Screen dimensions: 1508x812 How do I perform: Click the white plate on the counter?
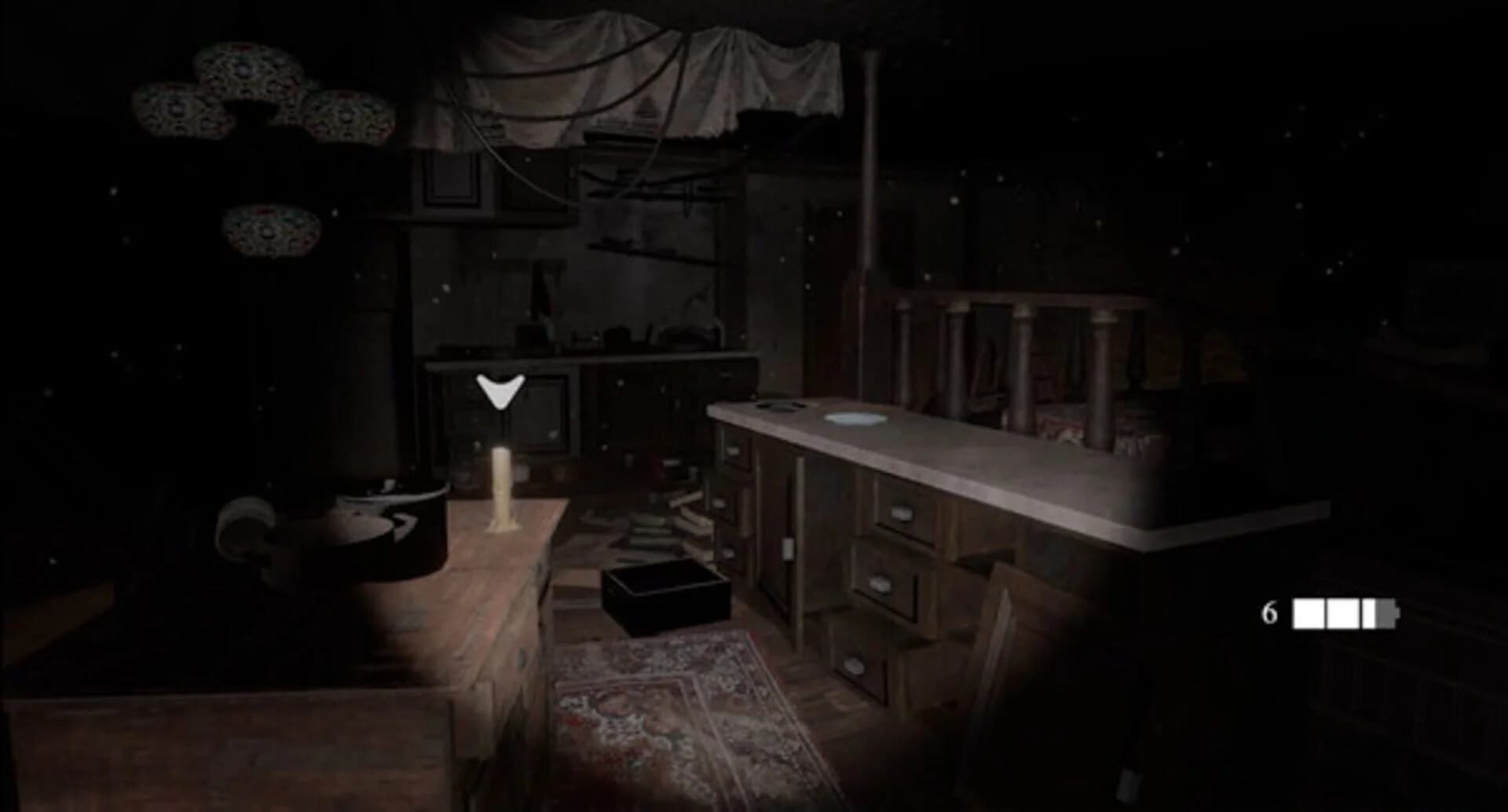click(x=852, y=419)
